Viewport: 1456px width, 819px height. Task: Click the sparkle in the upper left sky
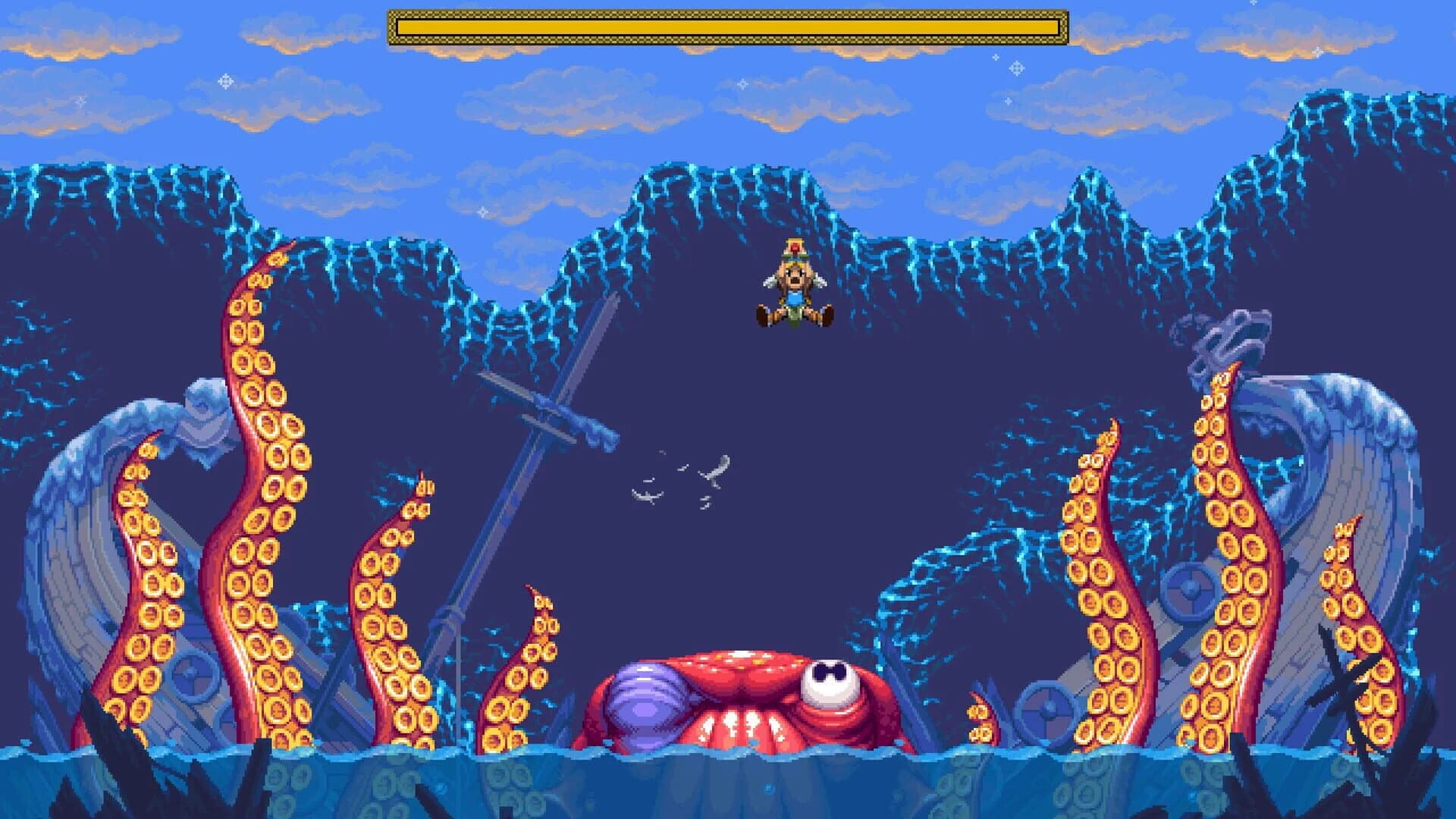point(225,80)
